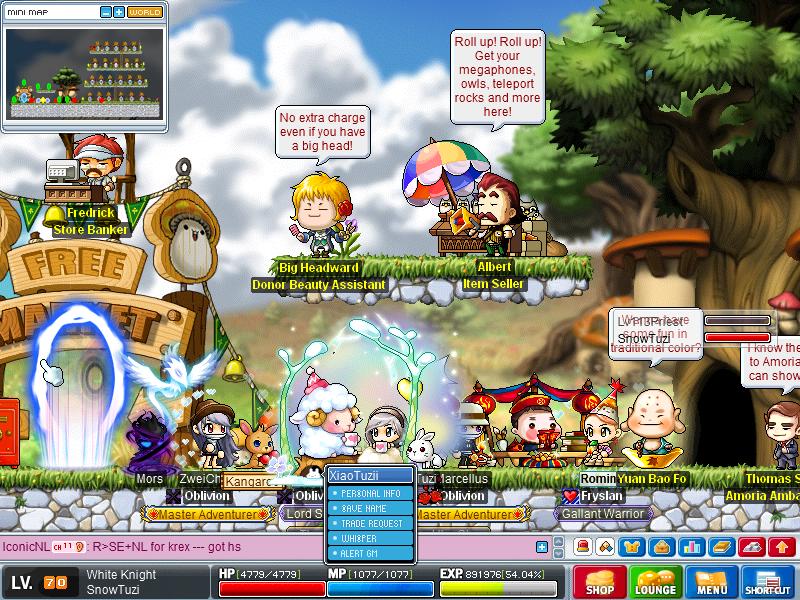Viewport: 800px width, 600px height.
Task: Open Personal Info from the player menu
Action: pyautogui.click(x=370, y=494)
